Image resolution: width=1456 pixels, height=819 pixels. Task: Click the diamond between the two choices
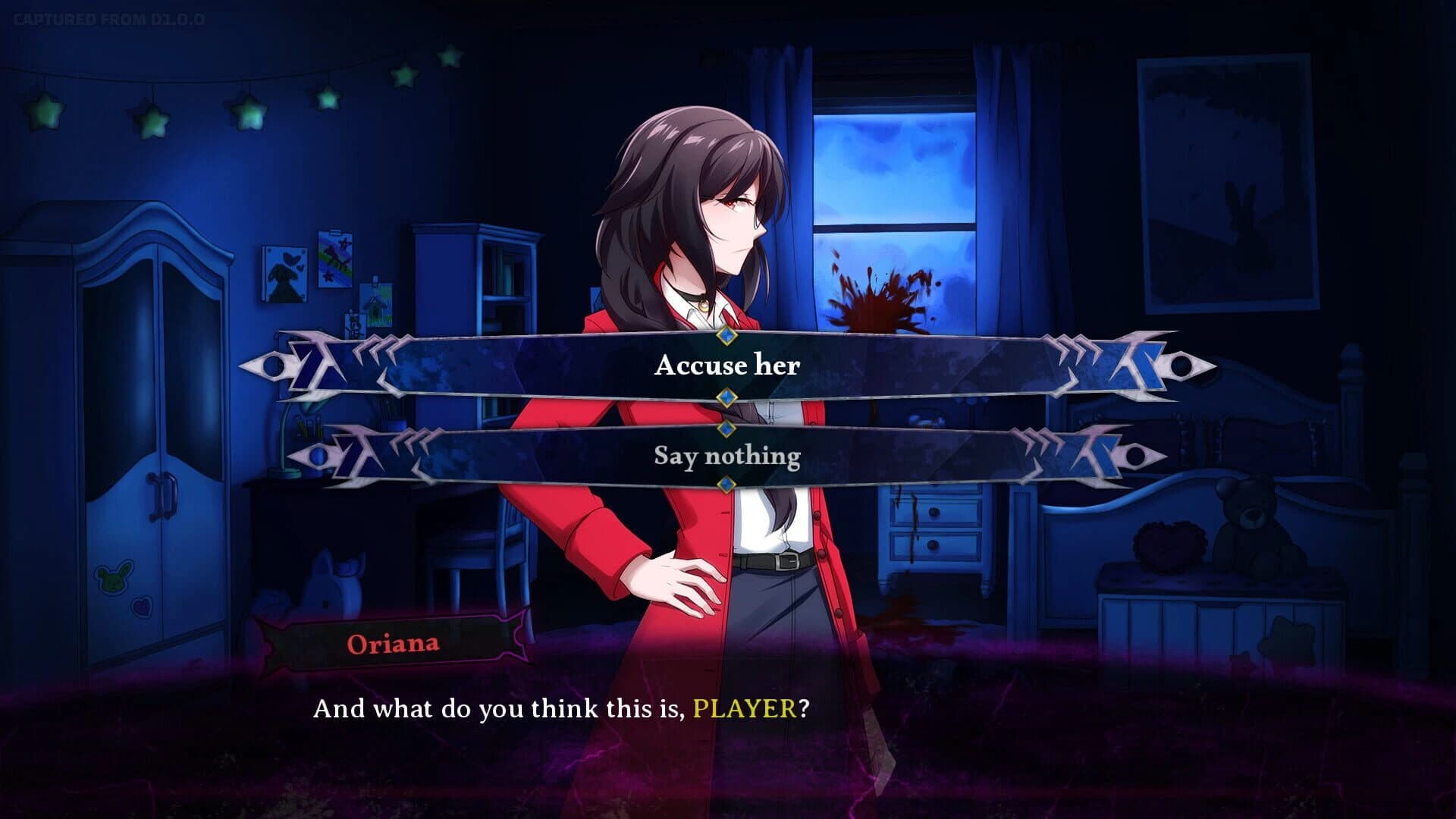tap(727, 415)
